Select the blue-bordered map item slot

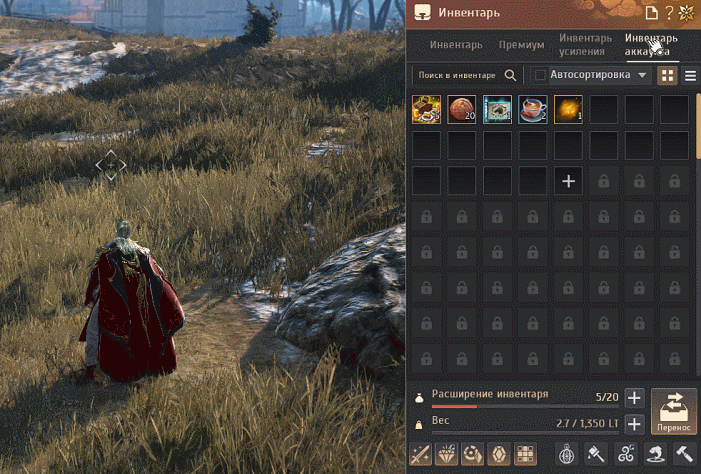pos(497,109)
